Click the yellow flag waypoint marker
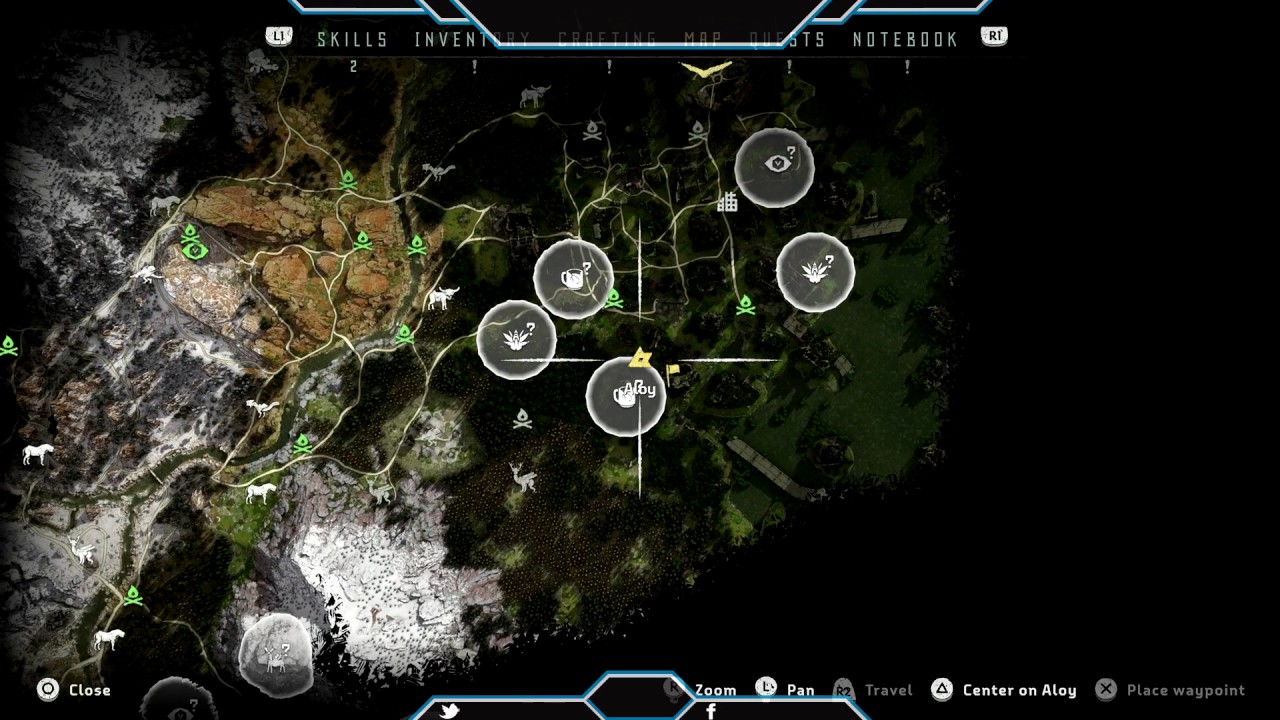Screen dimensions: 1280x720 click(673, 371)
